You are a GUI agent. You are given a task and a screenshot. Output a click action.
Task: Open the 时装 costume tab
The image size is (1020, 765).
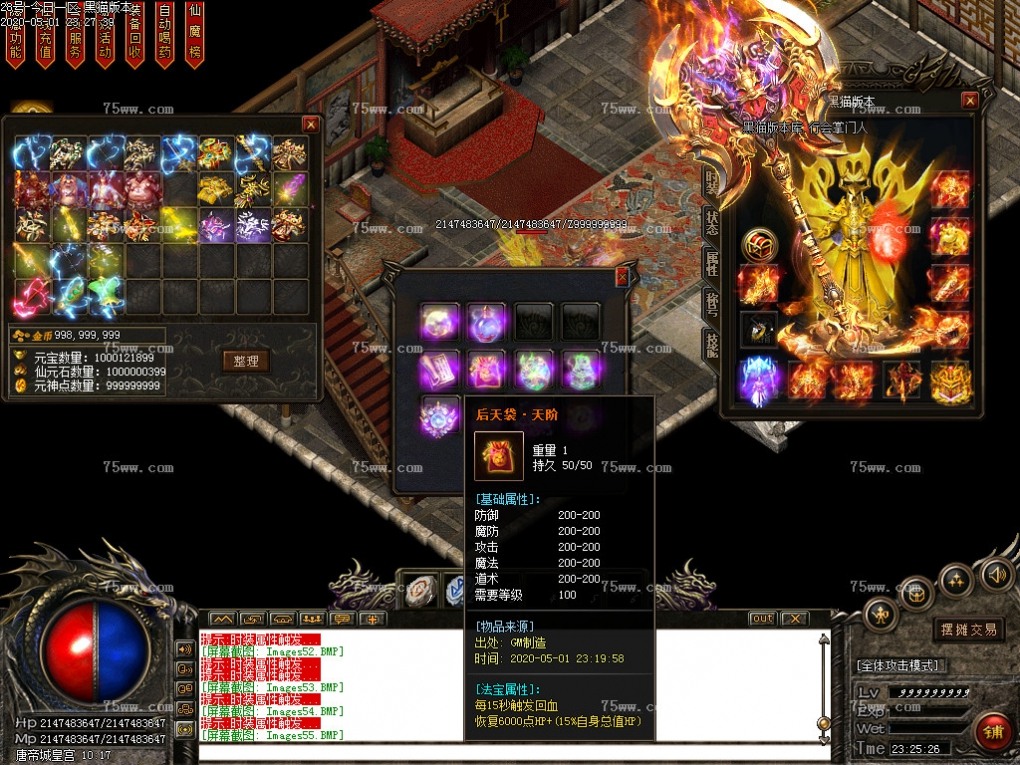(x=711, y=181)
